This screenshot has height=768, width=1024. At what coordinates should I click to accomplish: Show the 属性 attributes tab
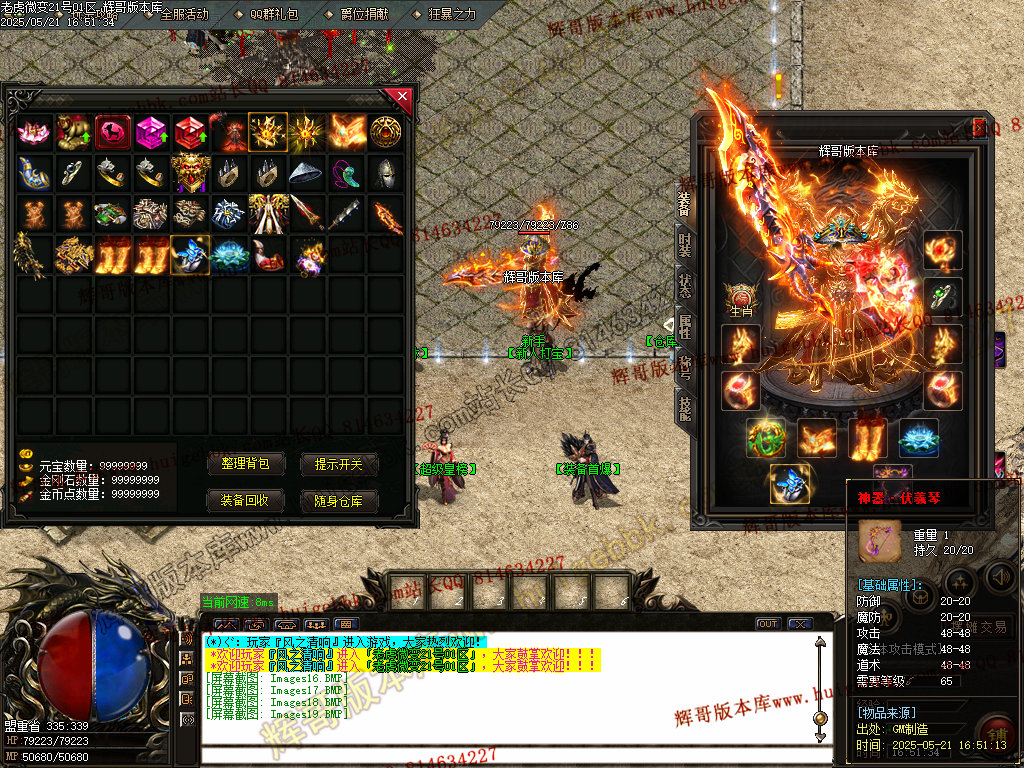pos(685,325)
